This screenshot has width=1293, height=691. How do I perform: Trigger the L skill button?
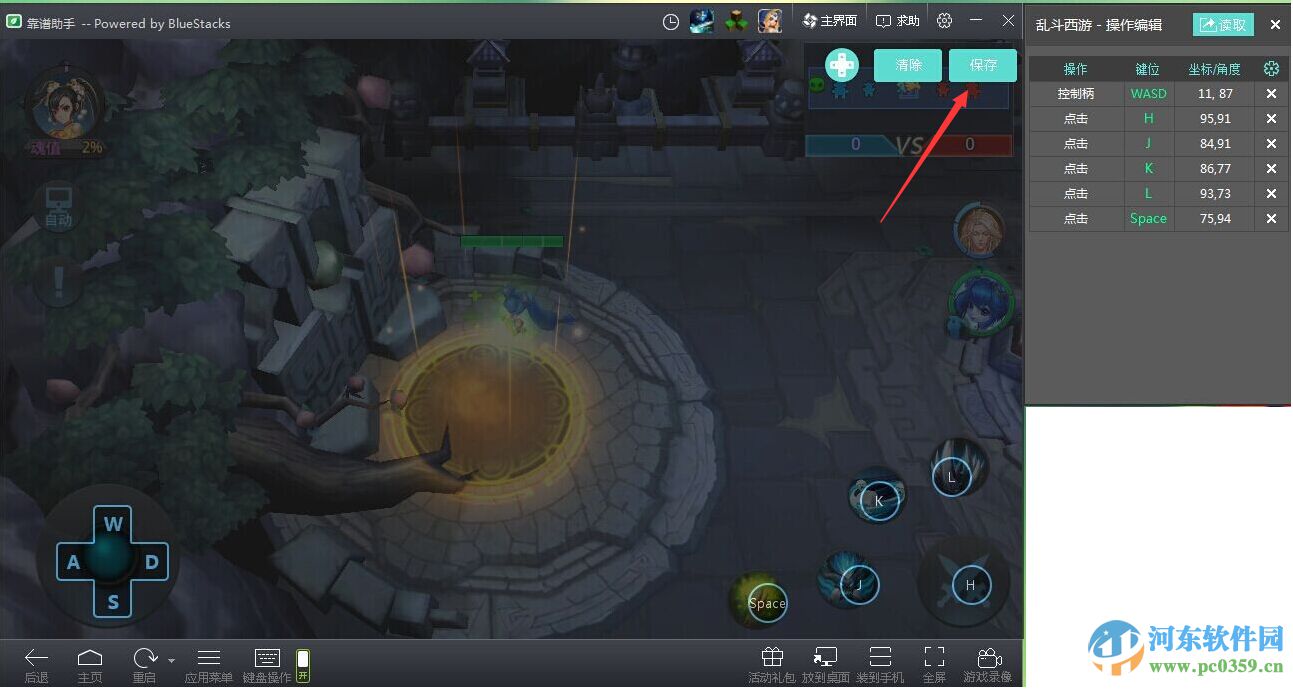pyautogui.click(x=951, y=477)
